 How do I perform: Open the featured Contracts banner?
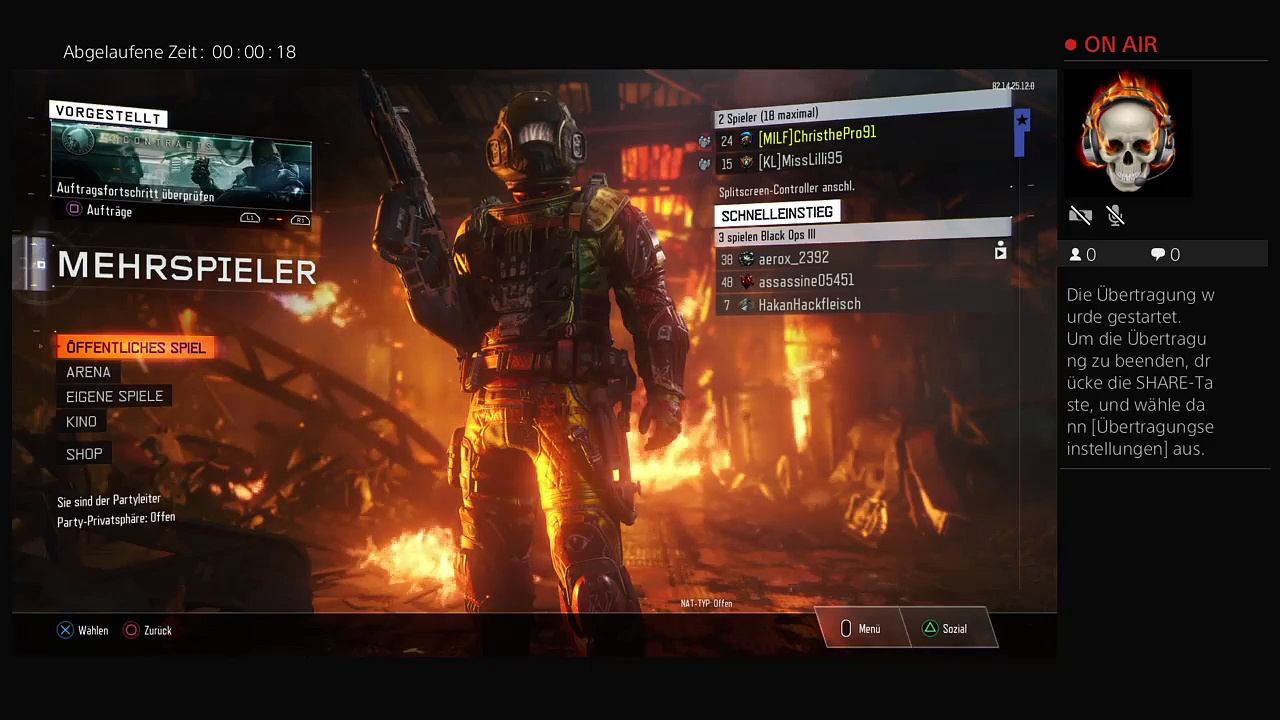pos(181,167)
